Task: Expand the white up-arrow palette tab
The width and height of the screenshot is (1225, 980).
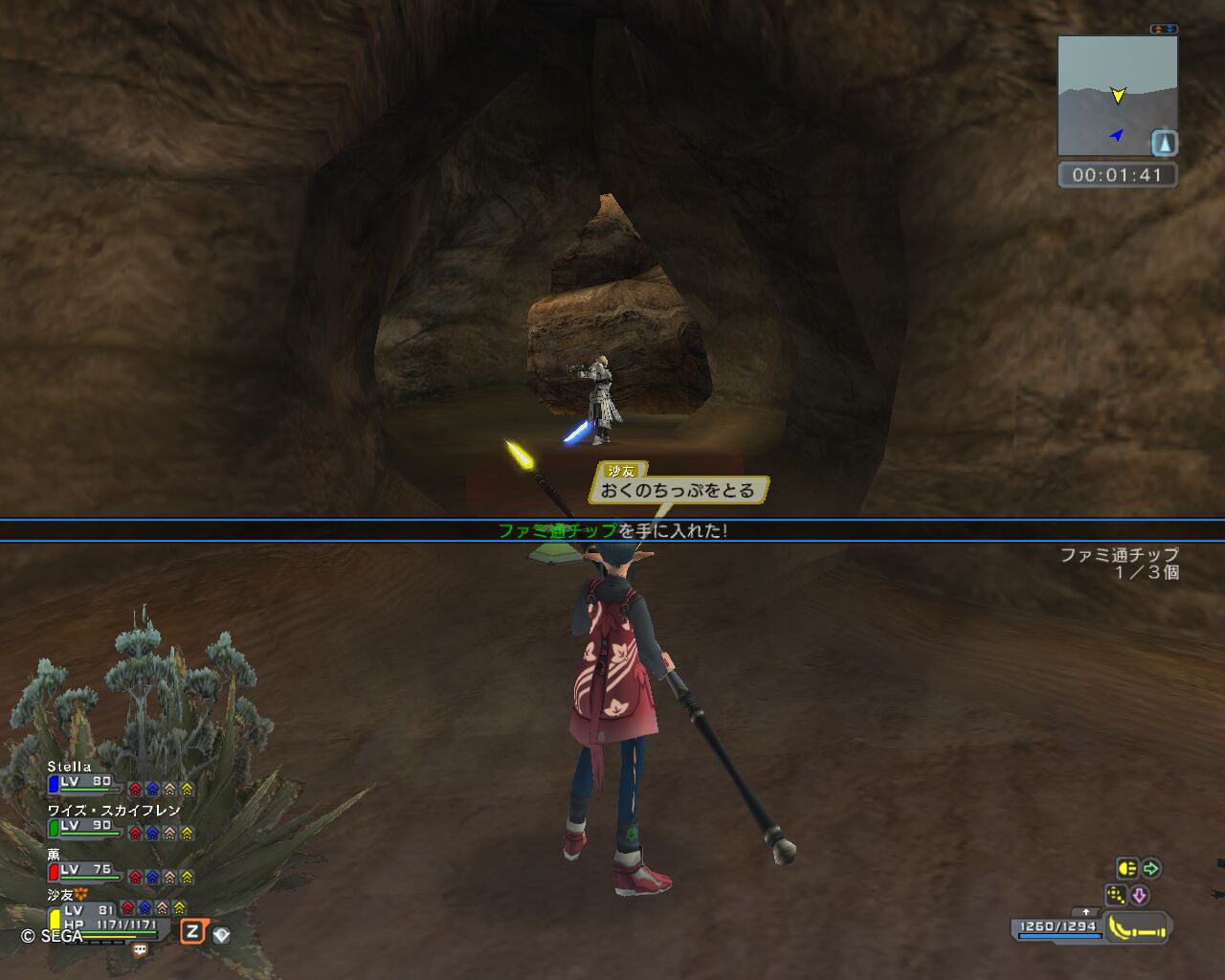Action: coord(1085,912)
